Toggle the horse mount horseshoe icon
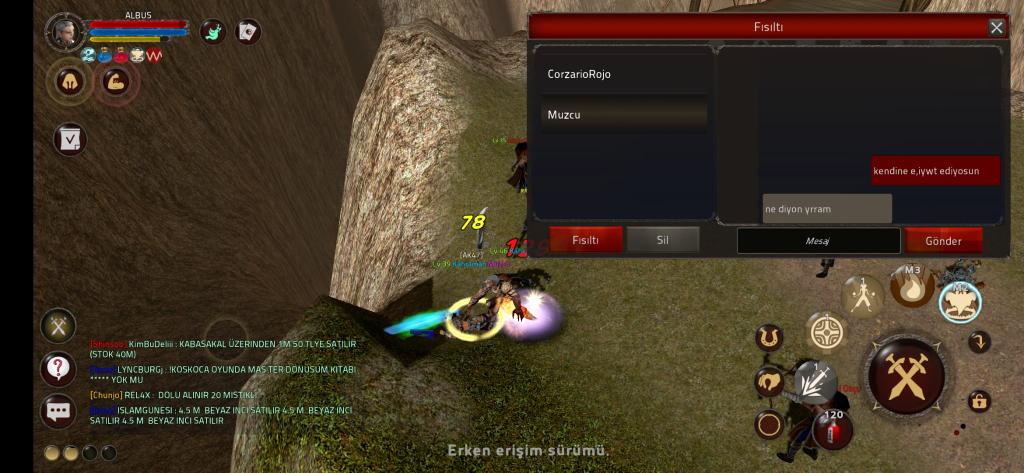 [769, 338]
